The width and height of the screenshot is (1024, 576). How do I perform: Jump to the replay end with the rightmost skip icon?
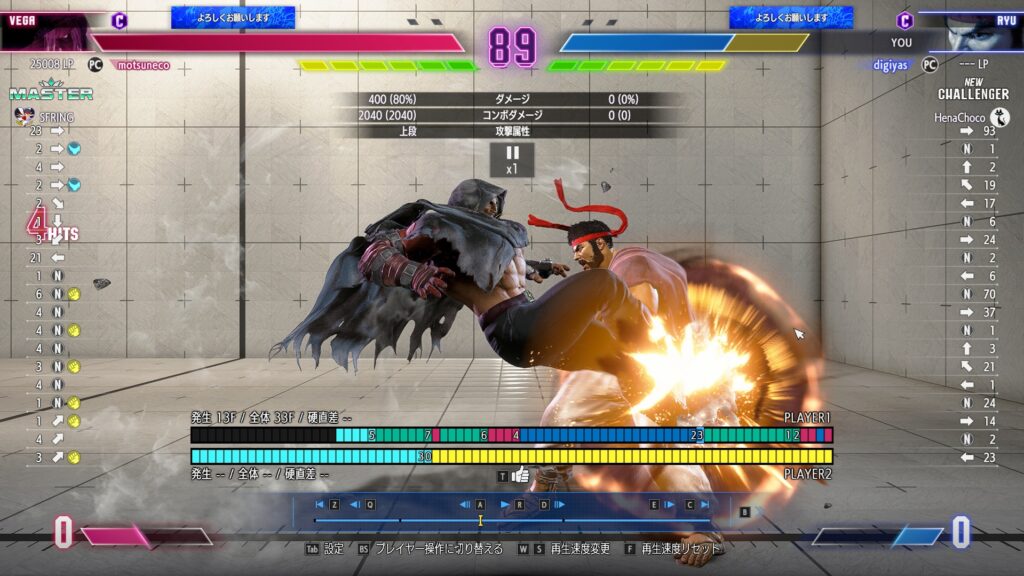[705, 505]
